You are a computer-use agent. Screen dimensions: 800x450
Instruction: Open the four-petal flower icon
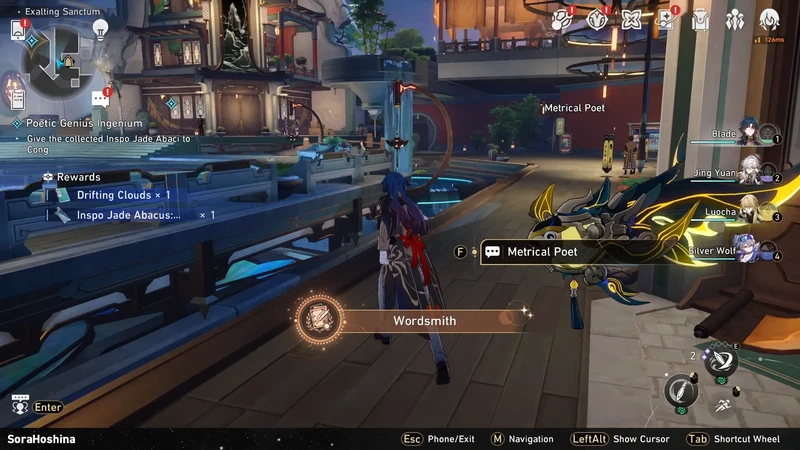(631, 19)
